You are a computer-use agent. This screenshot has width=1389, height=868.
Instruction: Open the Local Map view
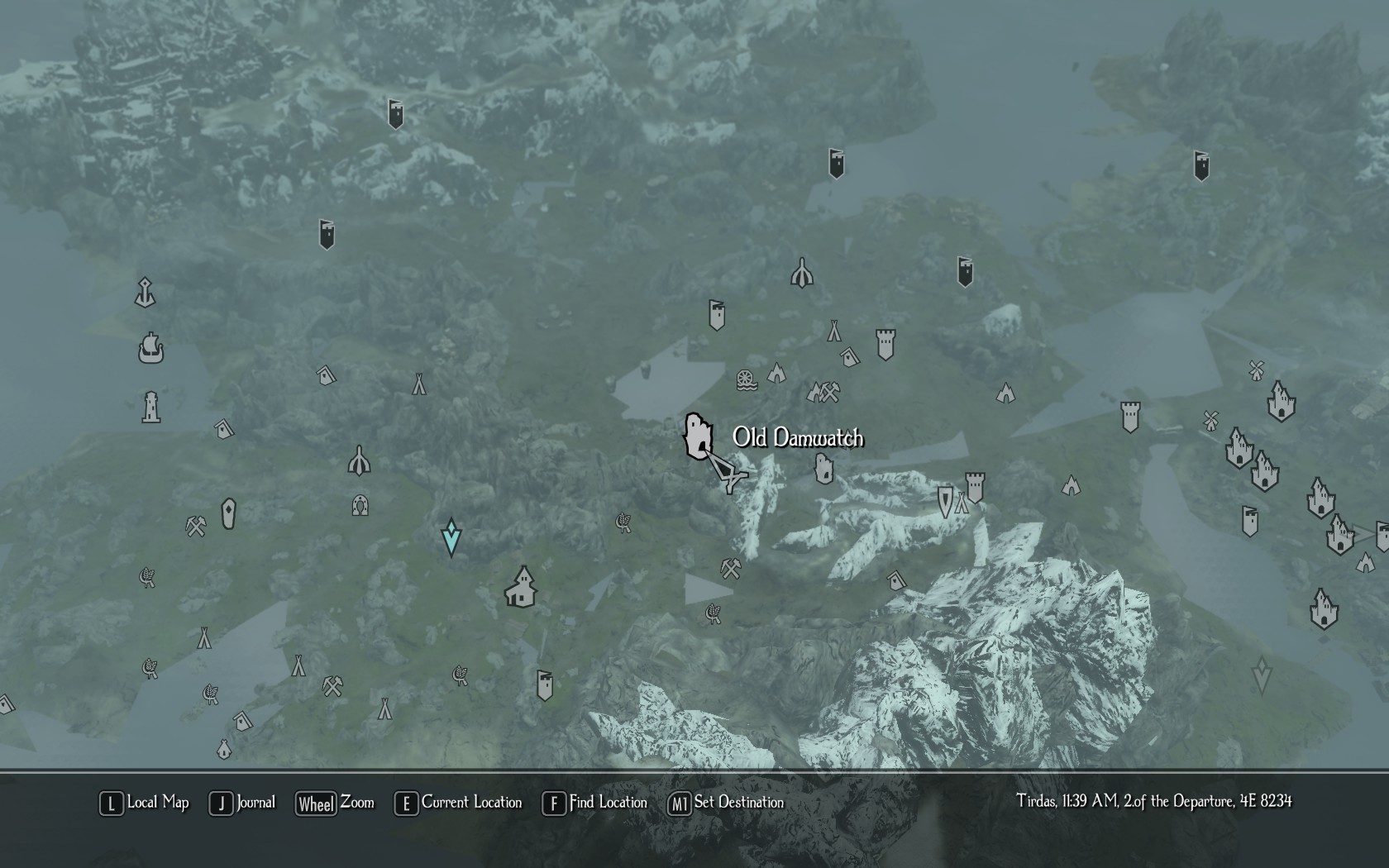point(146,803)
